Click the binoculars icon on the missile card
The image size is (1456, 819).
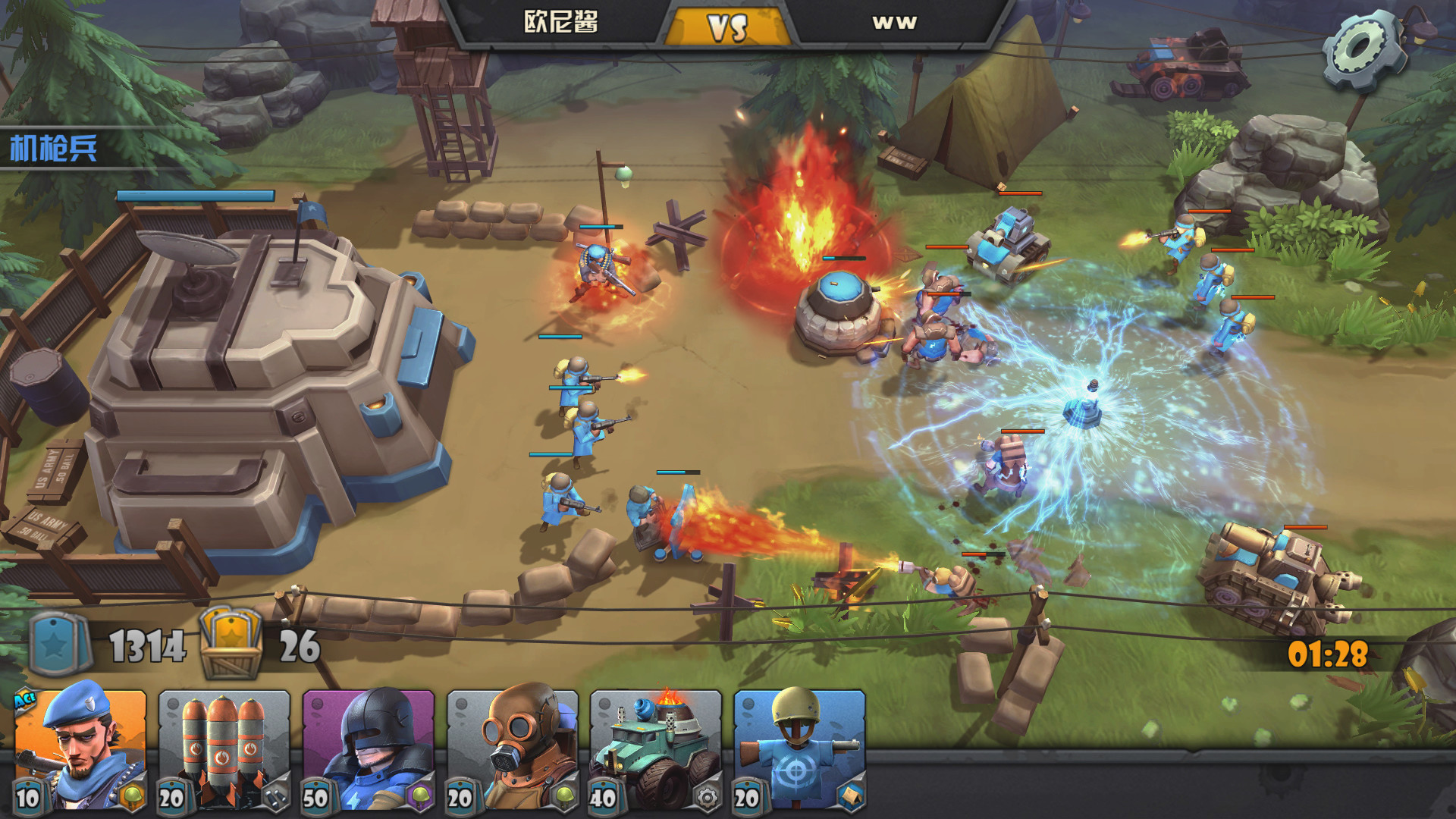tap(277, 798)
